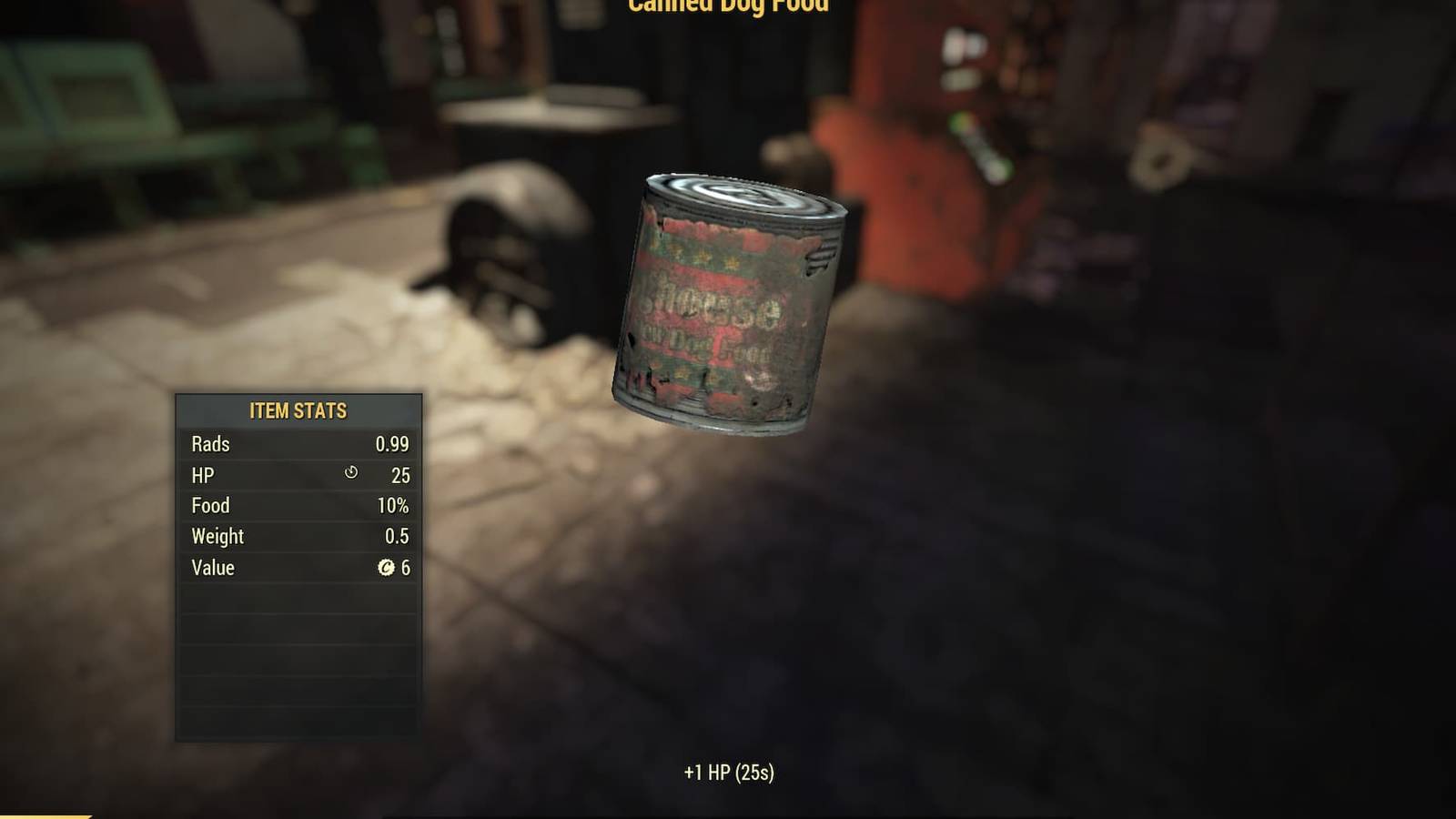
Task: Click the Canned Dog Food can model
Action: click(x=728, y=300)
